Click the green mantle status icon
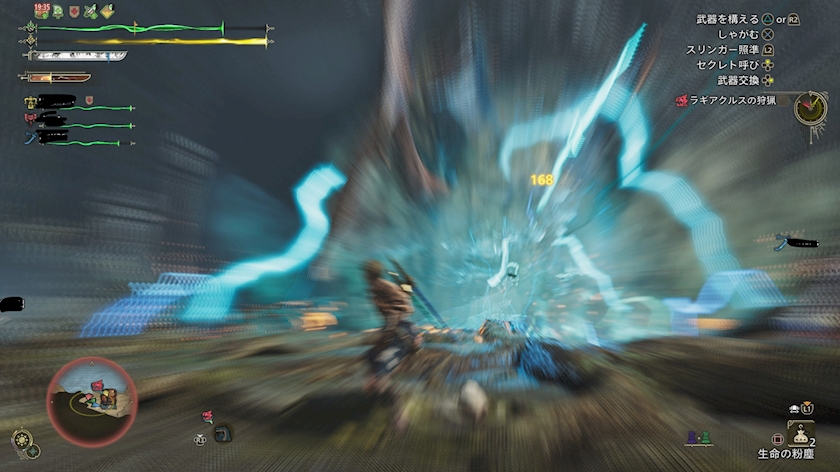The height and width of the screenshot is (472, 840). pos(58,12)
